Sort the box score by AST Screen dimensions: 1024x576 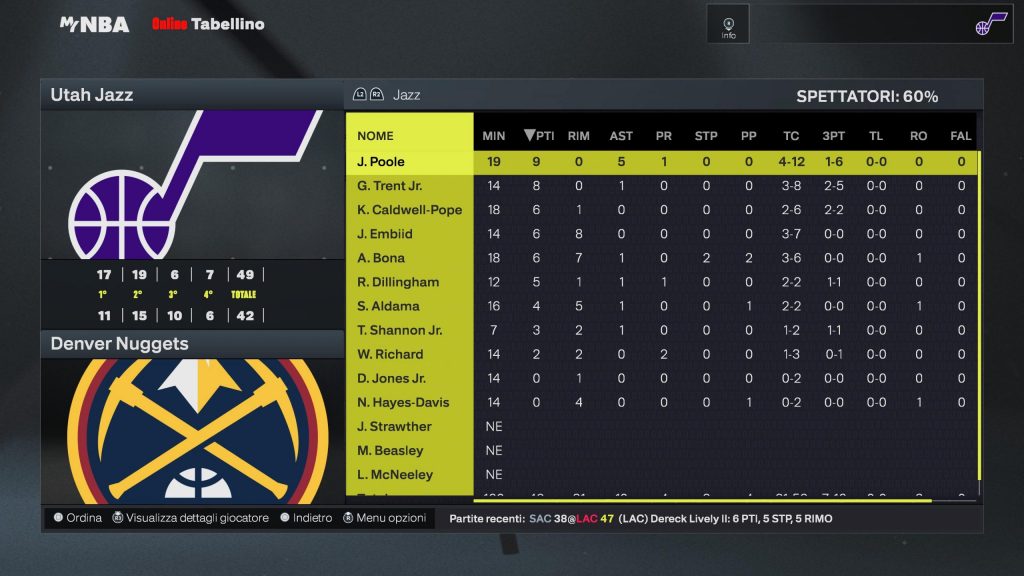pyautogui.click(x=621, y=136)
